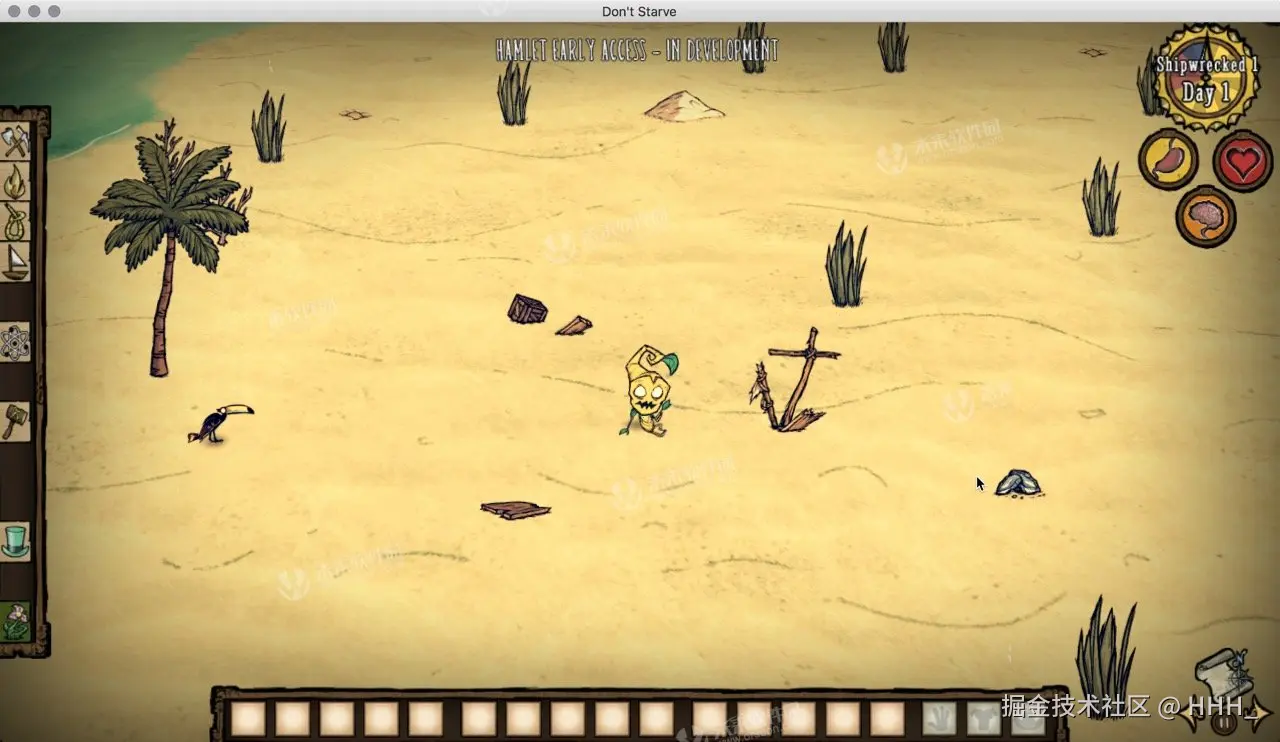1280x742 pixels.
Task: Choose the green top hat Dress tab
Action: point(16,541)
